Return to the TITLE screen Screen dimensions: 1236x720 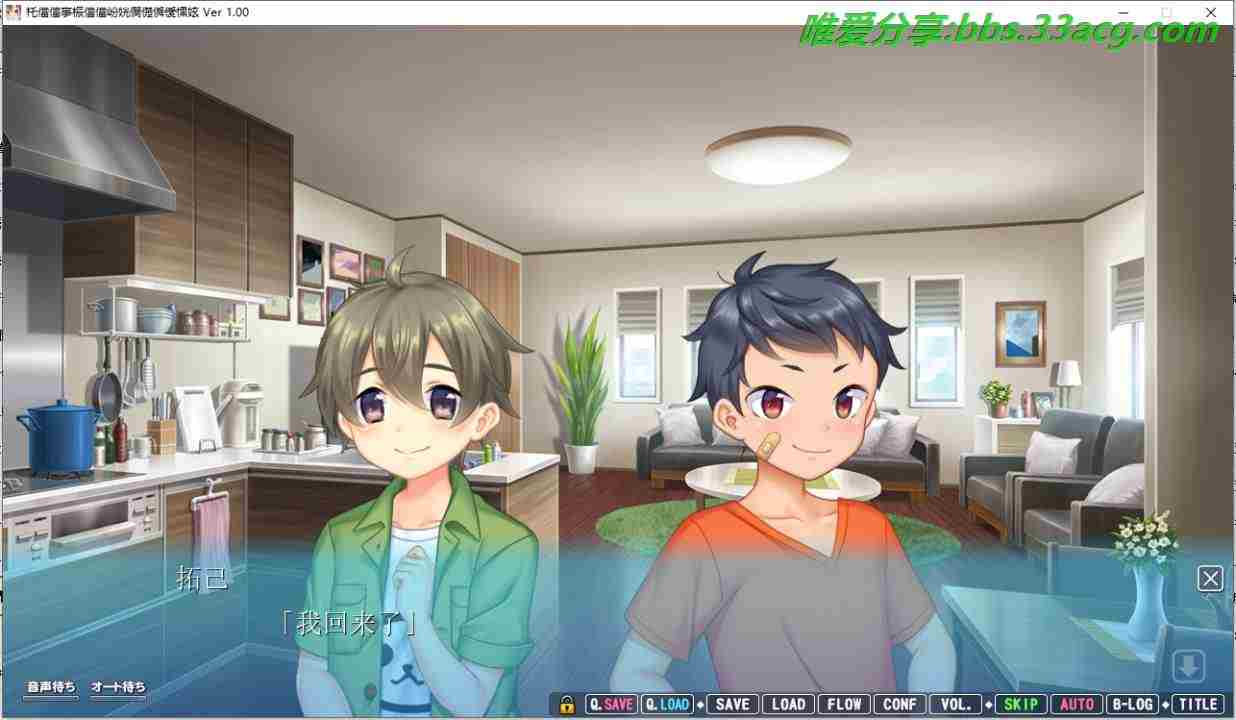click(x=1197, y=704)
